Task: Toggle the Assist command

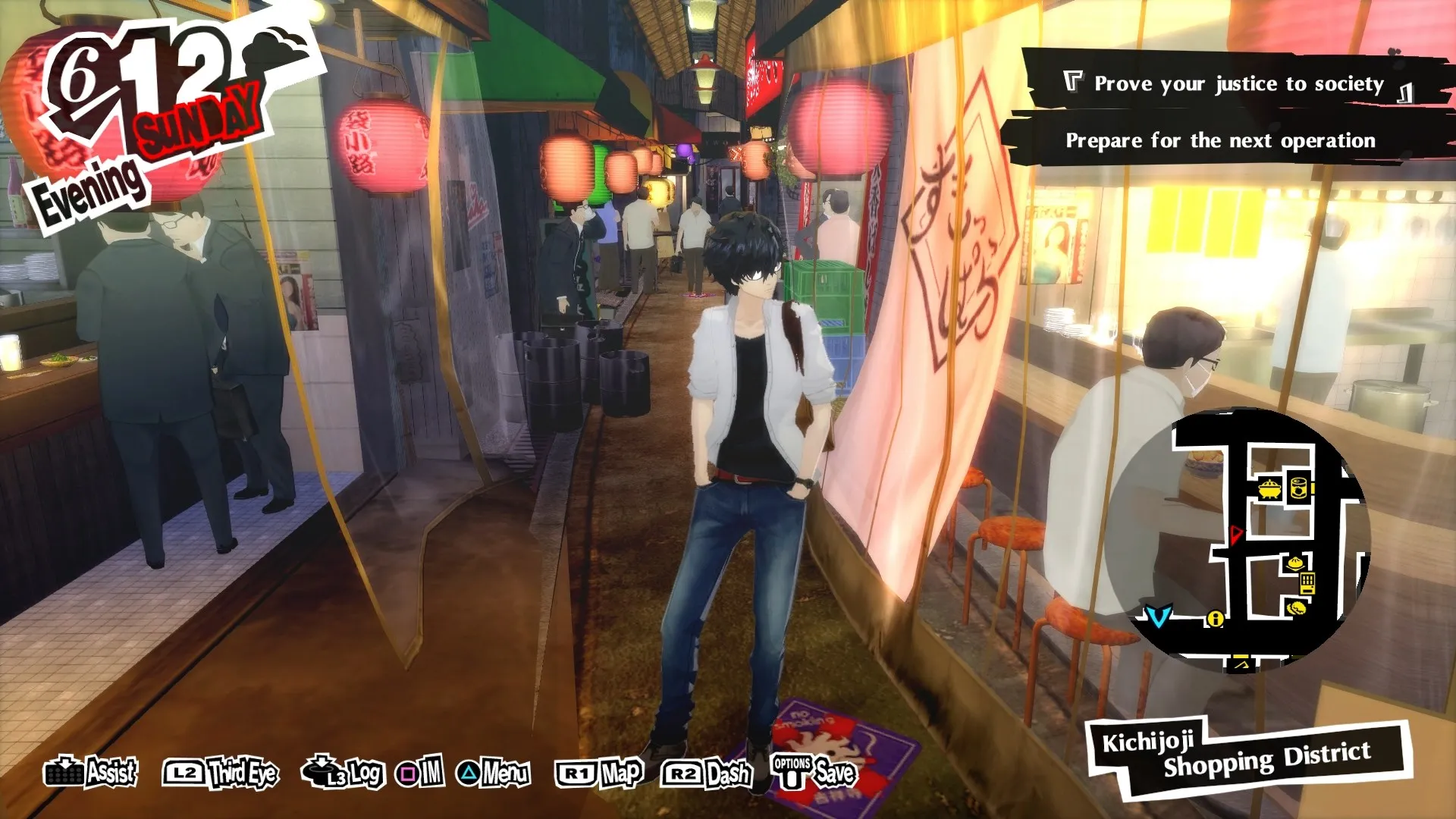Action: pyautogui.click(x=91, y=773)
